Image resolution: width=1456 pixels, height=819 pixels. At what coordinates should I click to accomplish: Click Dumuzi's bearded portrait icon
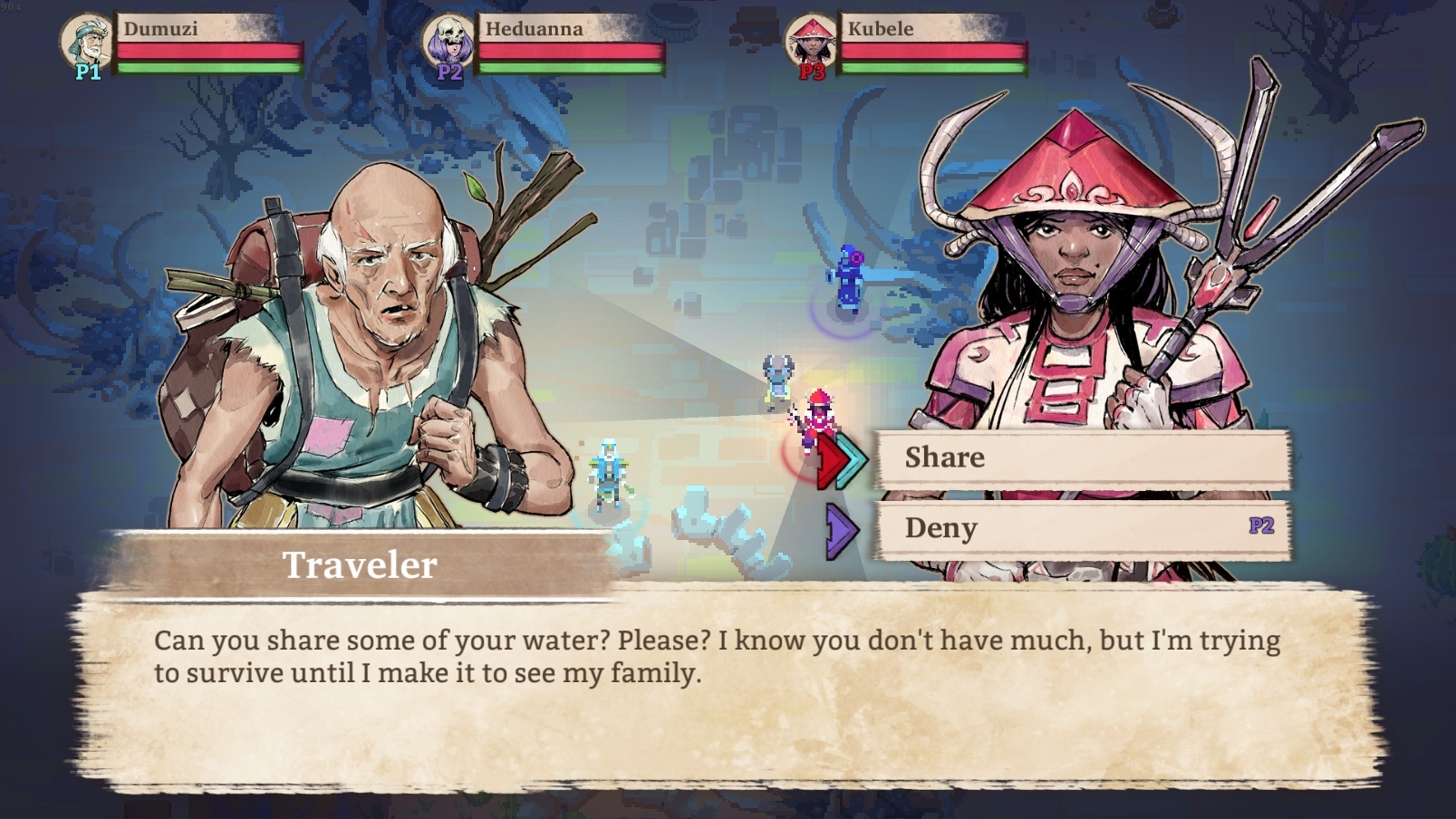point(87,40)
